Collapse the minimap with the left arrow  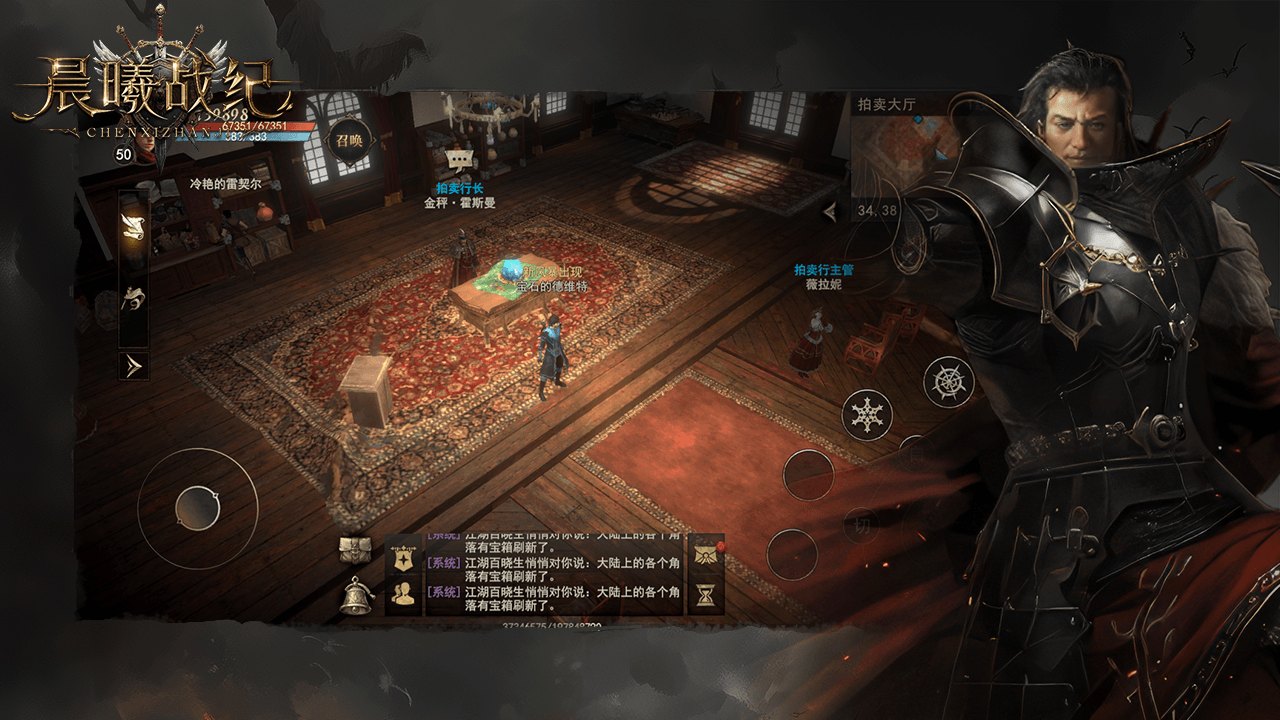829,212
